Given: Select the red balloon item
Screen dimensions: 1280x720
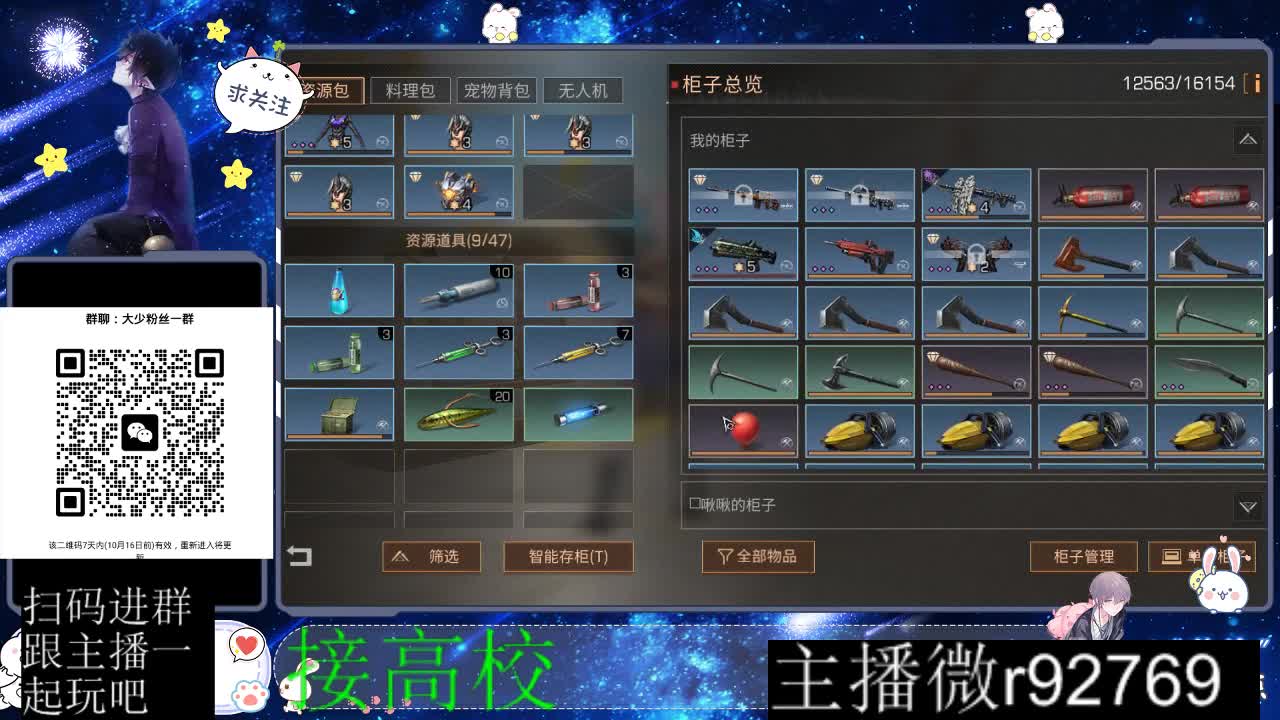Looking at the screenshot, I should click(741, 430).
